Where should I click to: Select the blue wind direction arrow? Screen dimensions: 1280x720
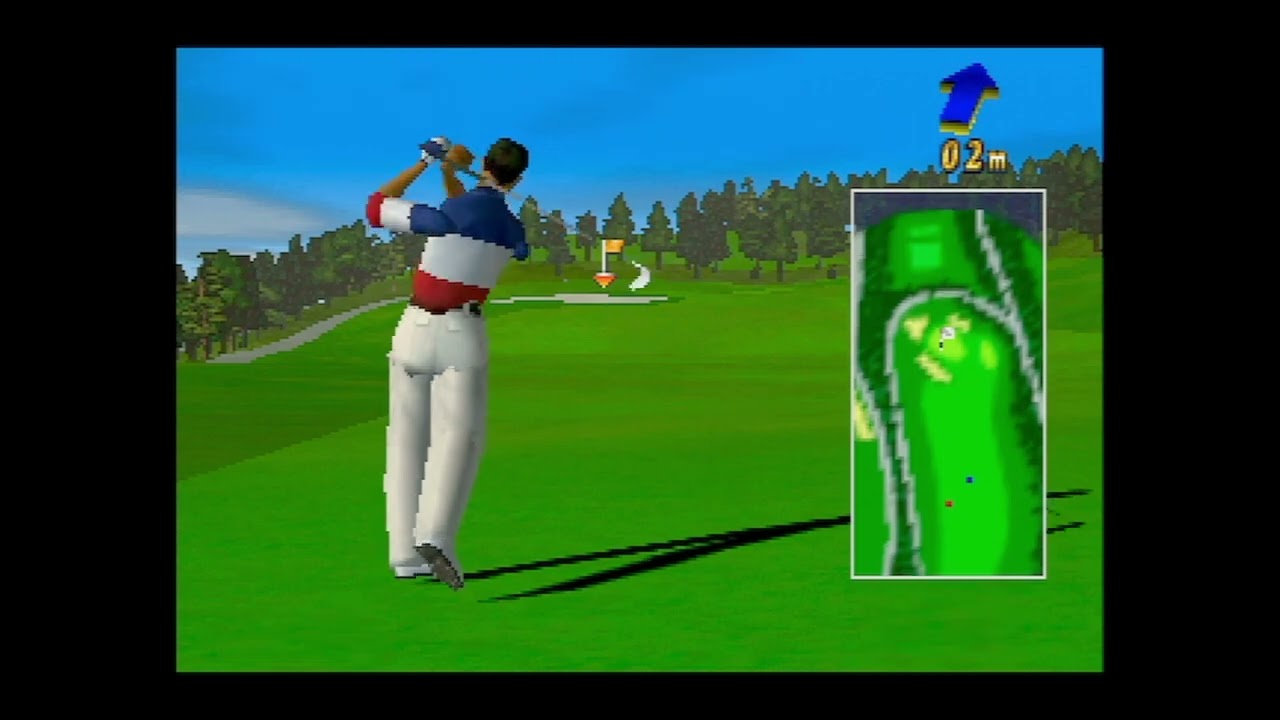pos(968,97)
